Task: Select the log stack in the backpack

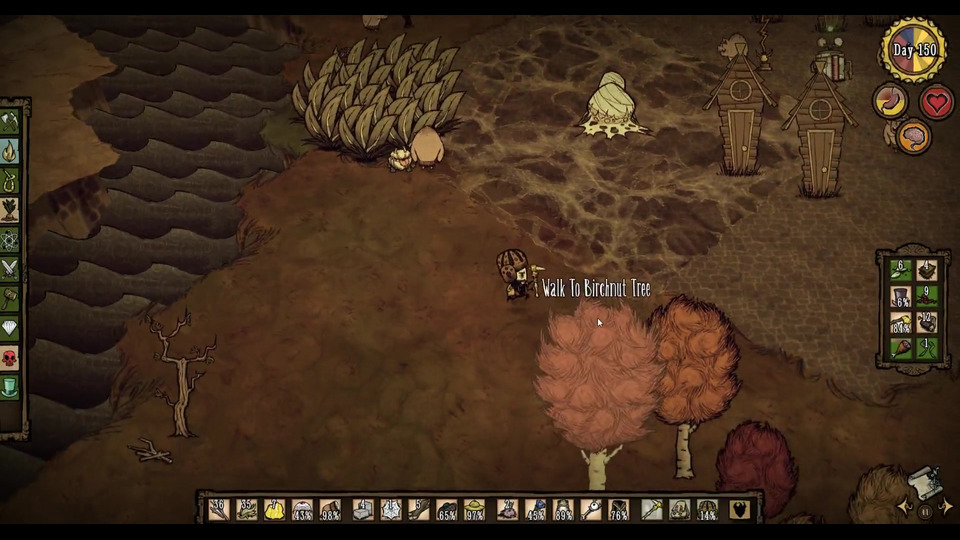Action: [927, 322]
